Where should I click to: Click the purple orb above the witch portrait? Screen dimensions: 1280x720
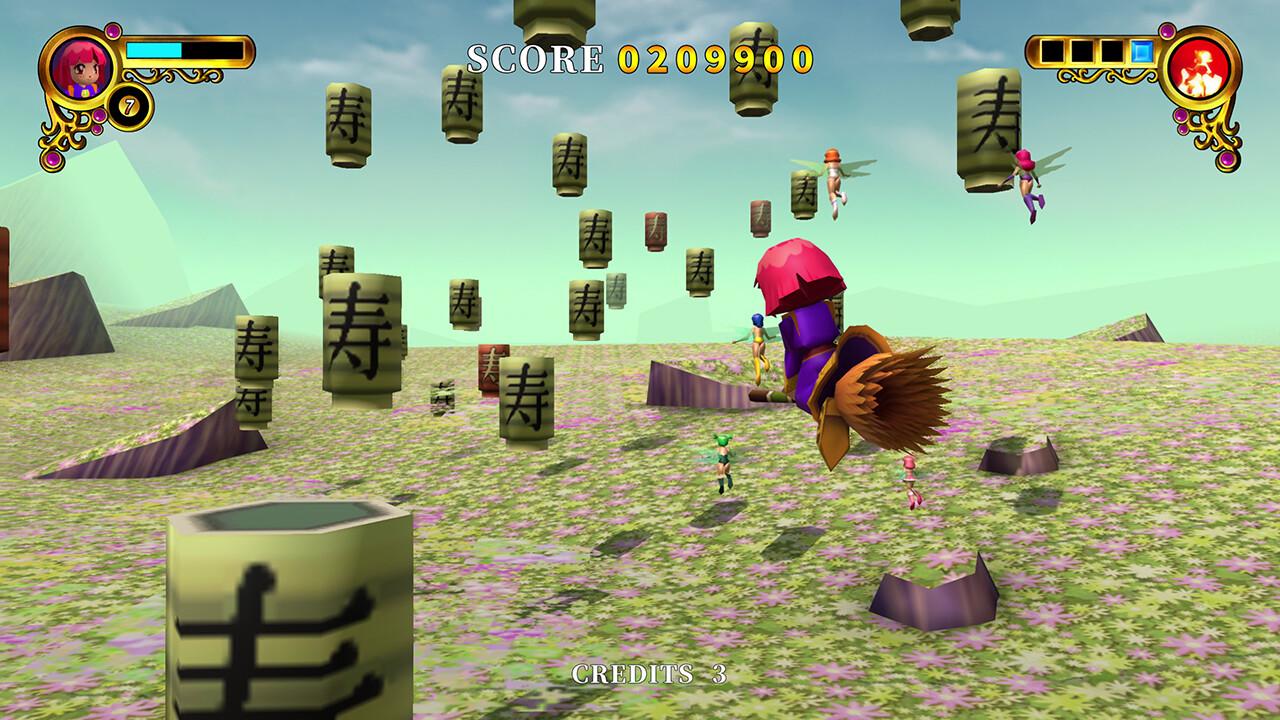(114, 31)
